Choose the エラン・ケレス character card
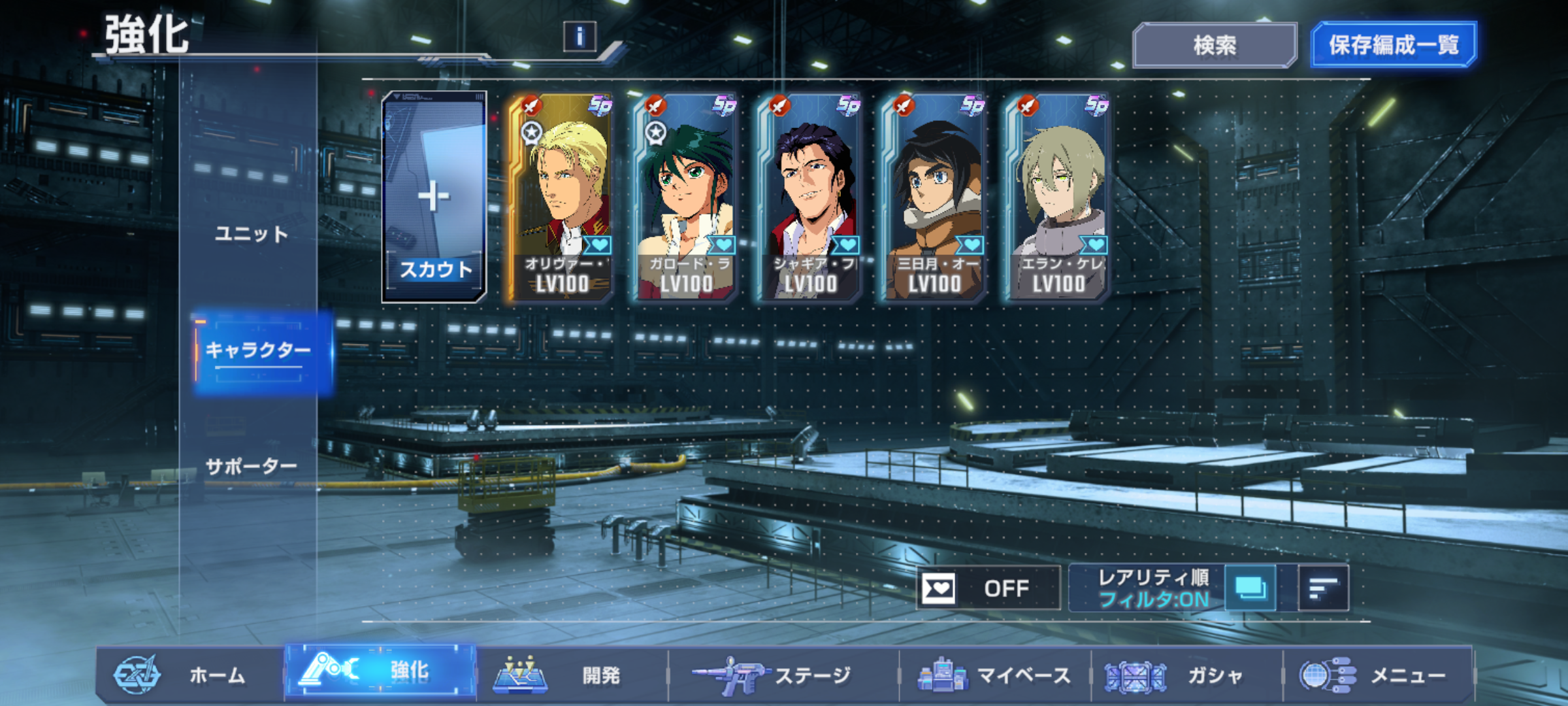Viewport: 1568px width, 706px height. (1057, 197)
